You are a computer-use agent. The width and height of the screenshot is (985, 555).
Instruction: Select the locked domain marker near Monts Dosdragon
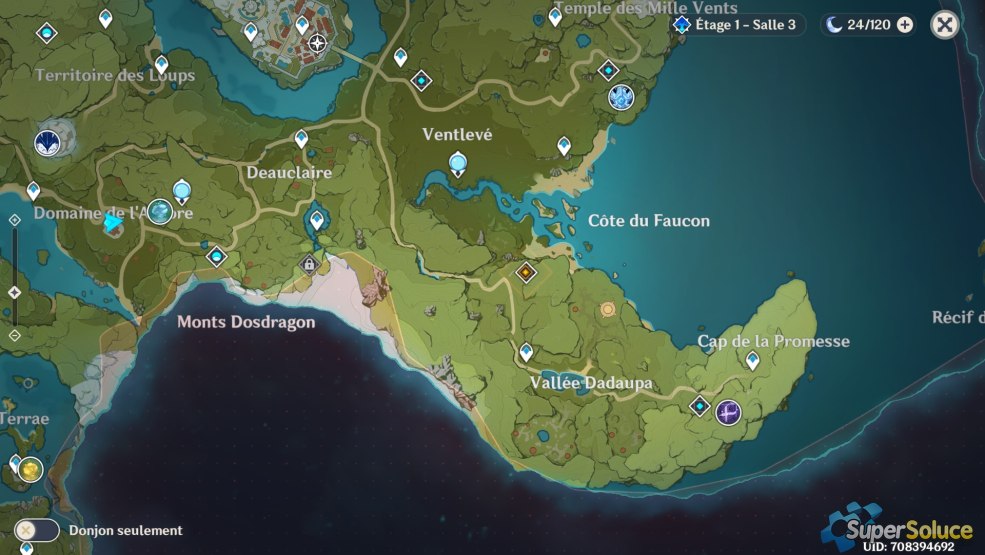pyautogui.click(x=310, y=264)
